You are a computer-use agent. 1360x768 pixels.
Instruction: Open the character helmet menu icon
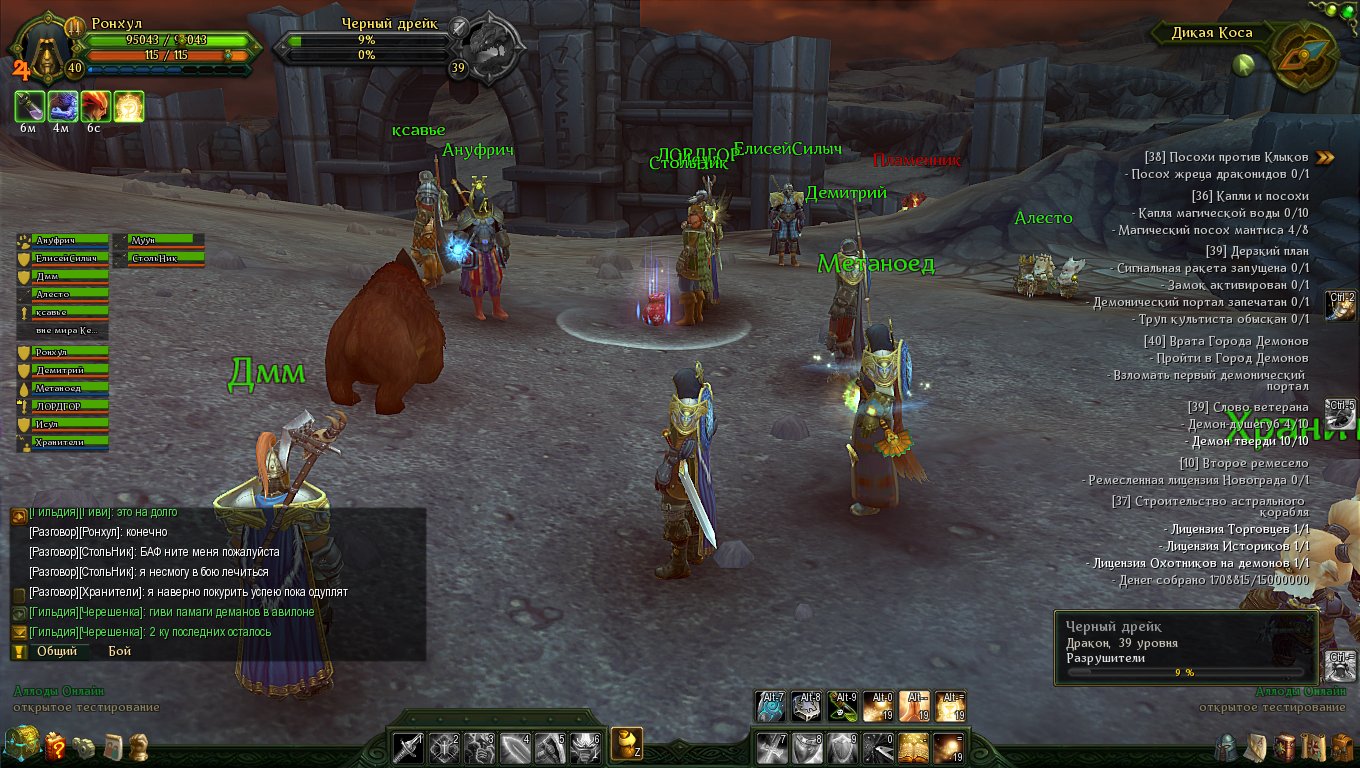(1227, 747)
